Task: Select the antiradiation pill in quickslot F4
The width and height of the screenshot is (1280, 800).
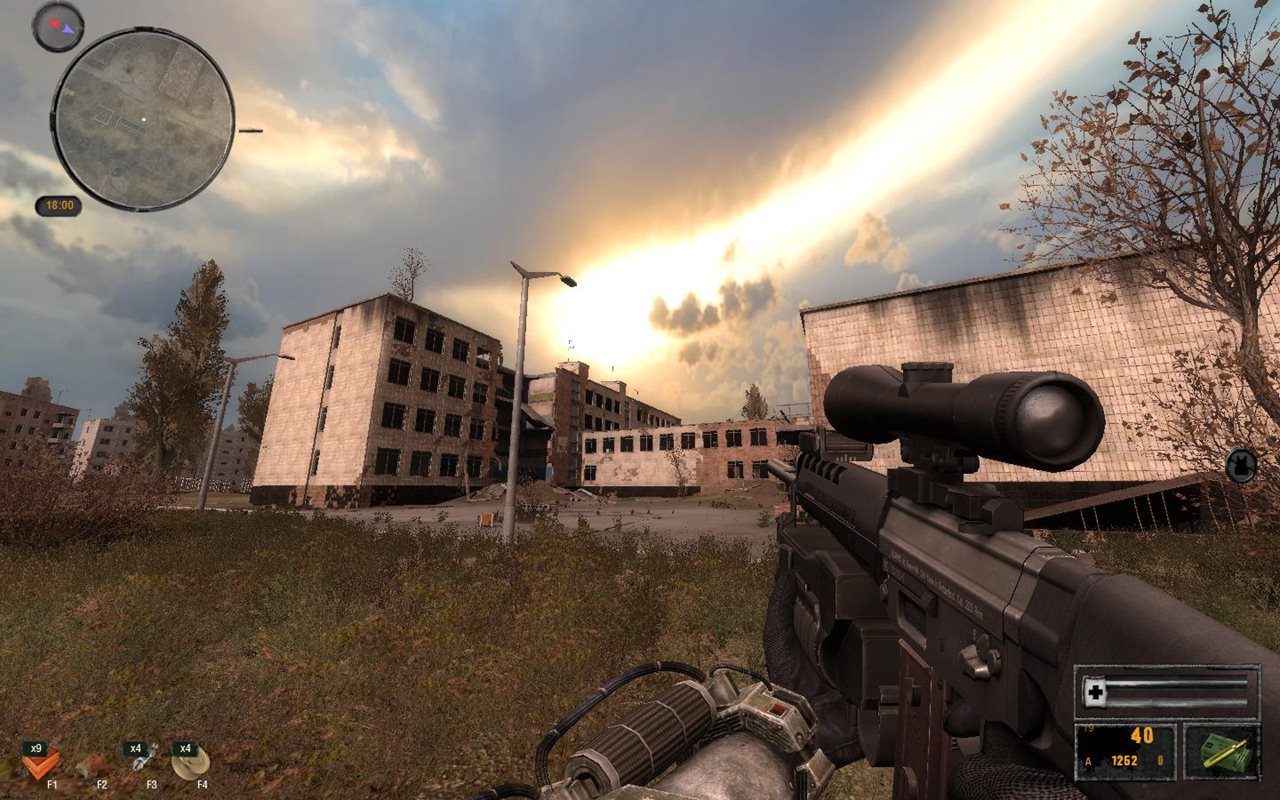Action: pyautogui.click(x=190, y=762)
